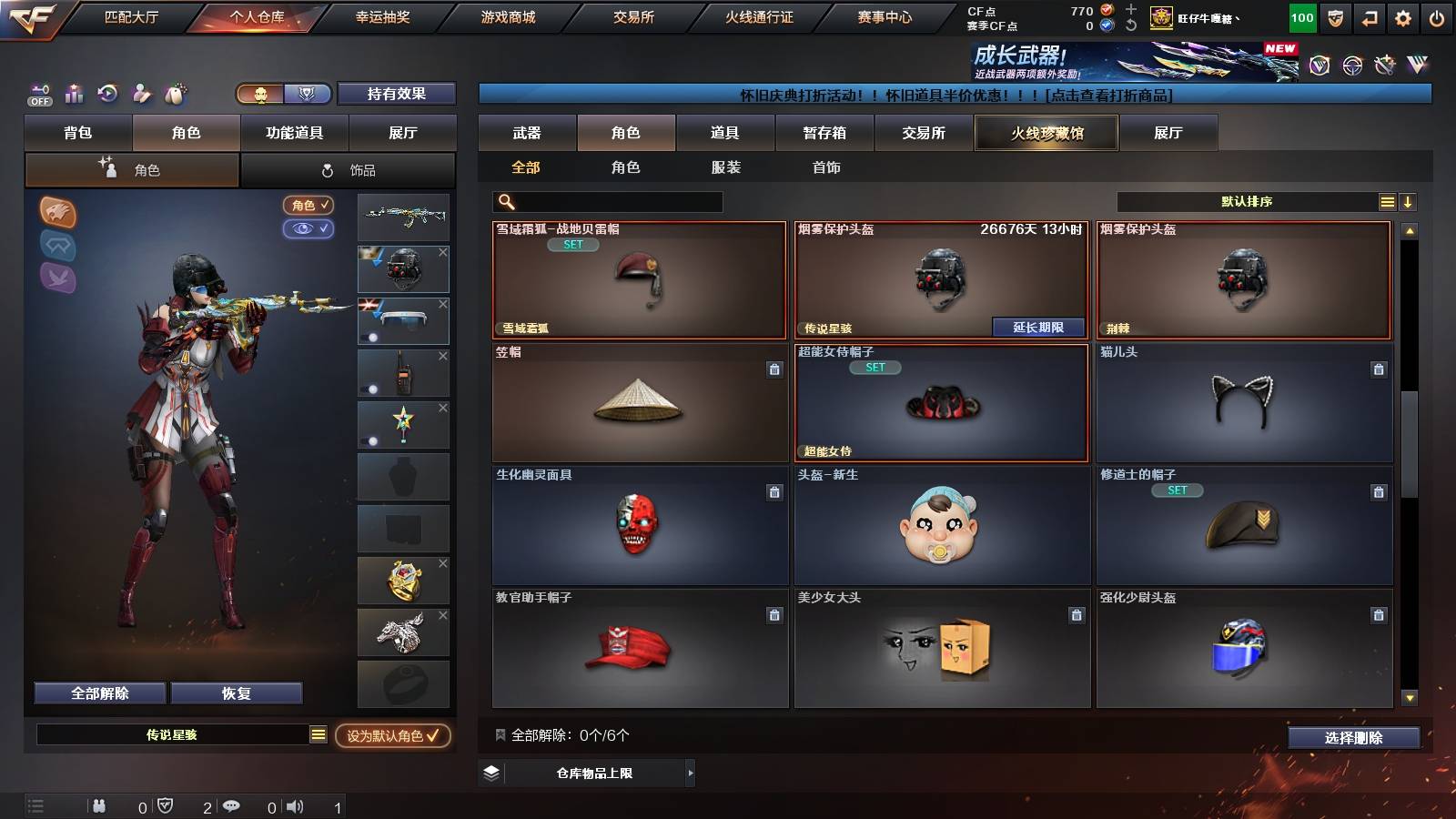Image resolution: width=1456 pixels, height=819 pixels.
Task: Toggle the eye preview icon beside the helmet thumbnail
Action: pyautogui.click(x=309, y=229)
